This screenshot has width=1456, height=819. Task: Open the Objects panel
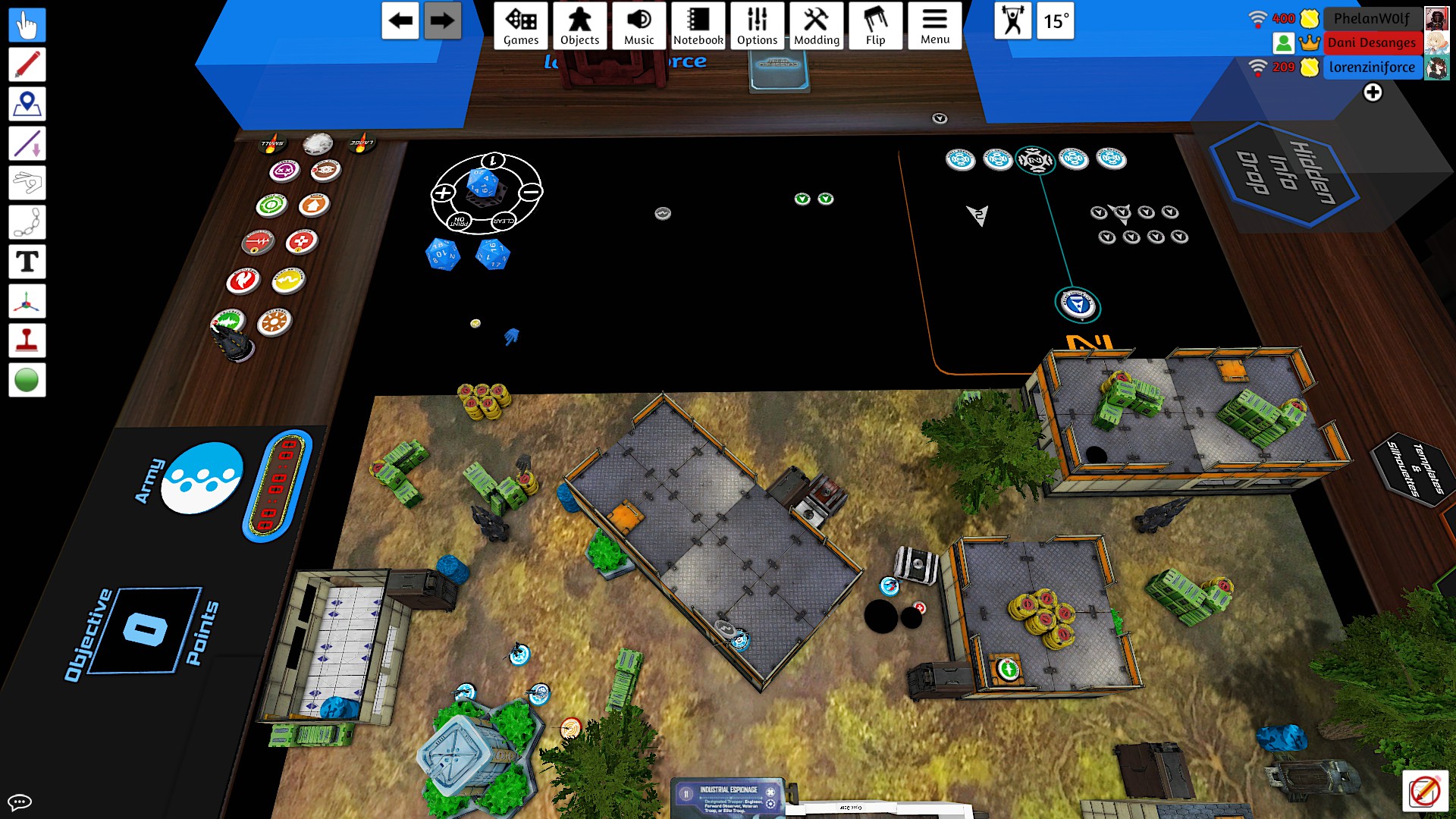tap(579, 26)
